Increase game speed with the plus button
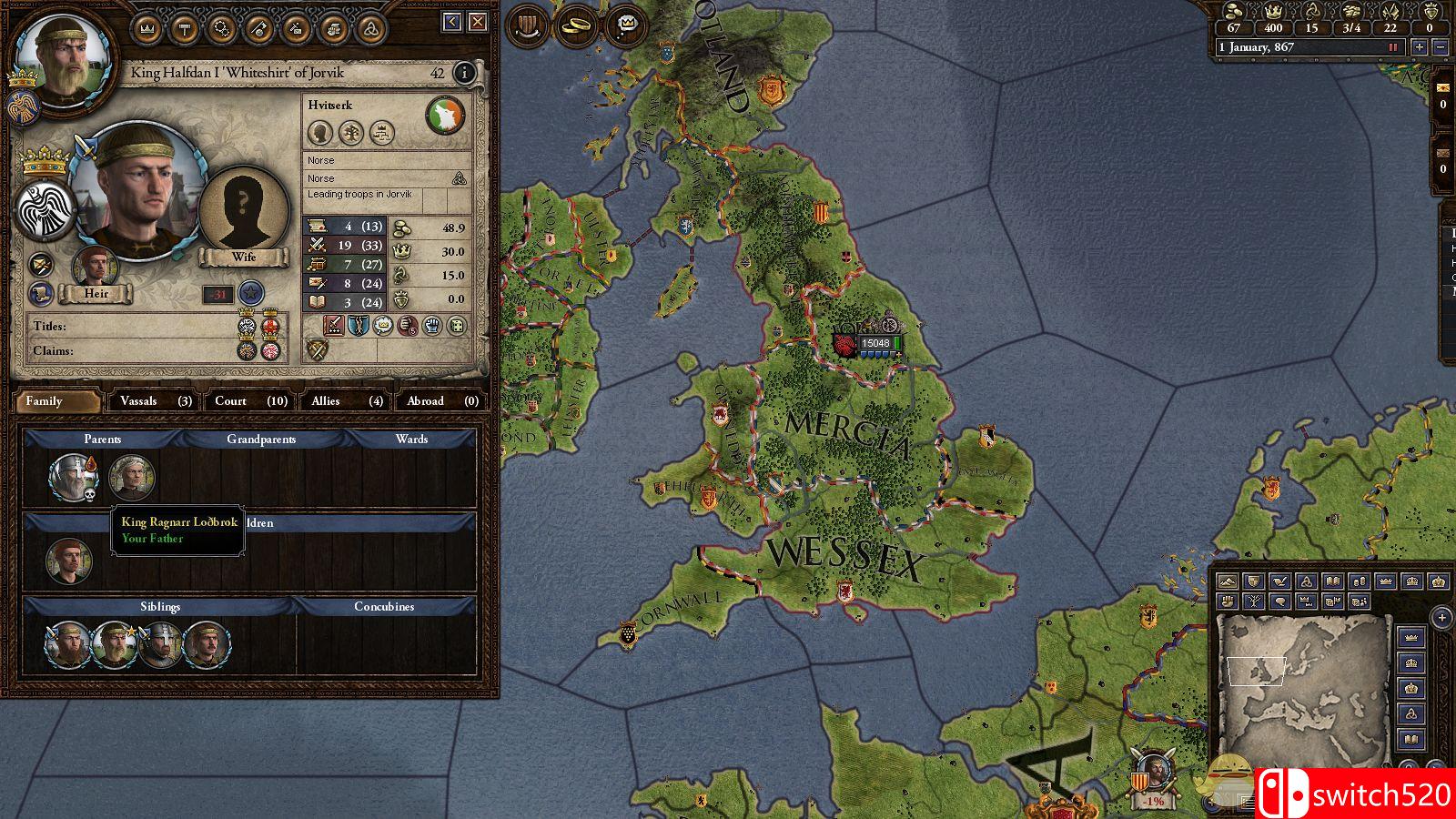 tap(1420, 47)
